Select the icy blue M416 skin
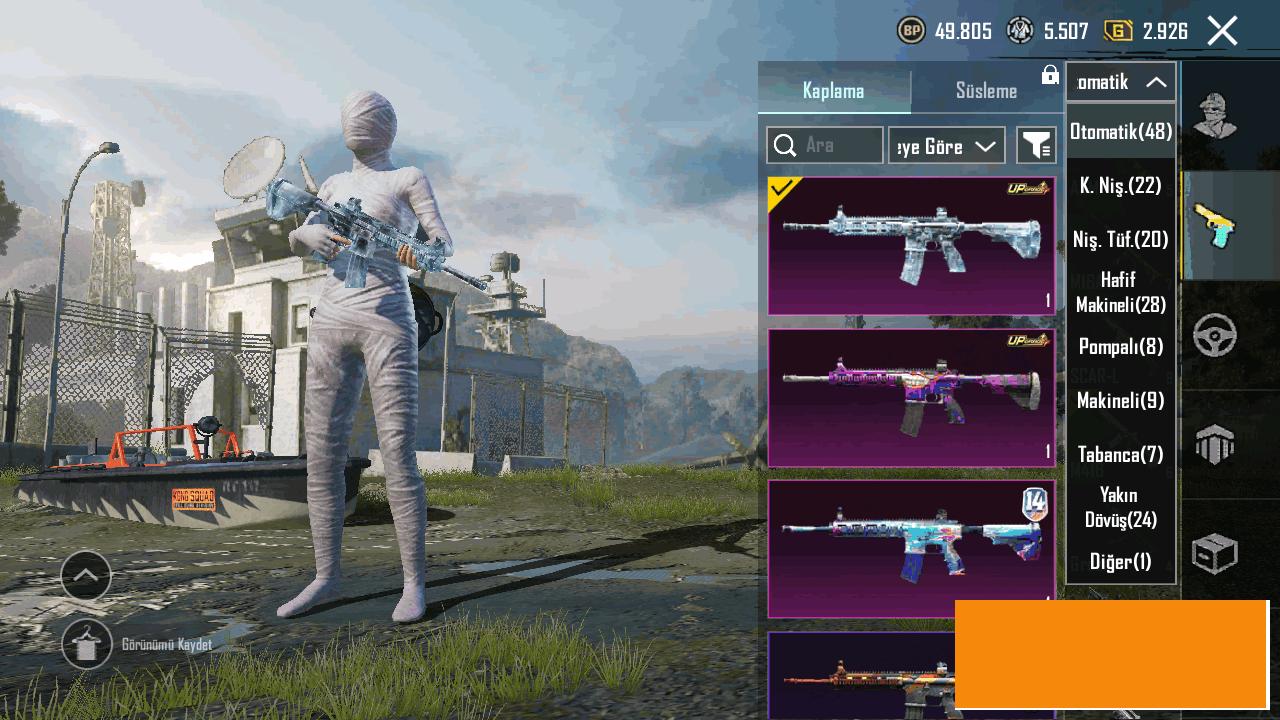This screenshot has height=720, width=1280. pyautogui.click(x=911, y=246)
